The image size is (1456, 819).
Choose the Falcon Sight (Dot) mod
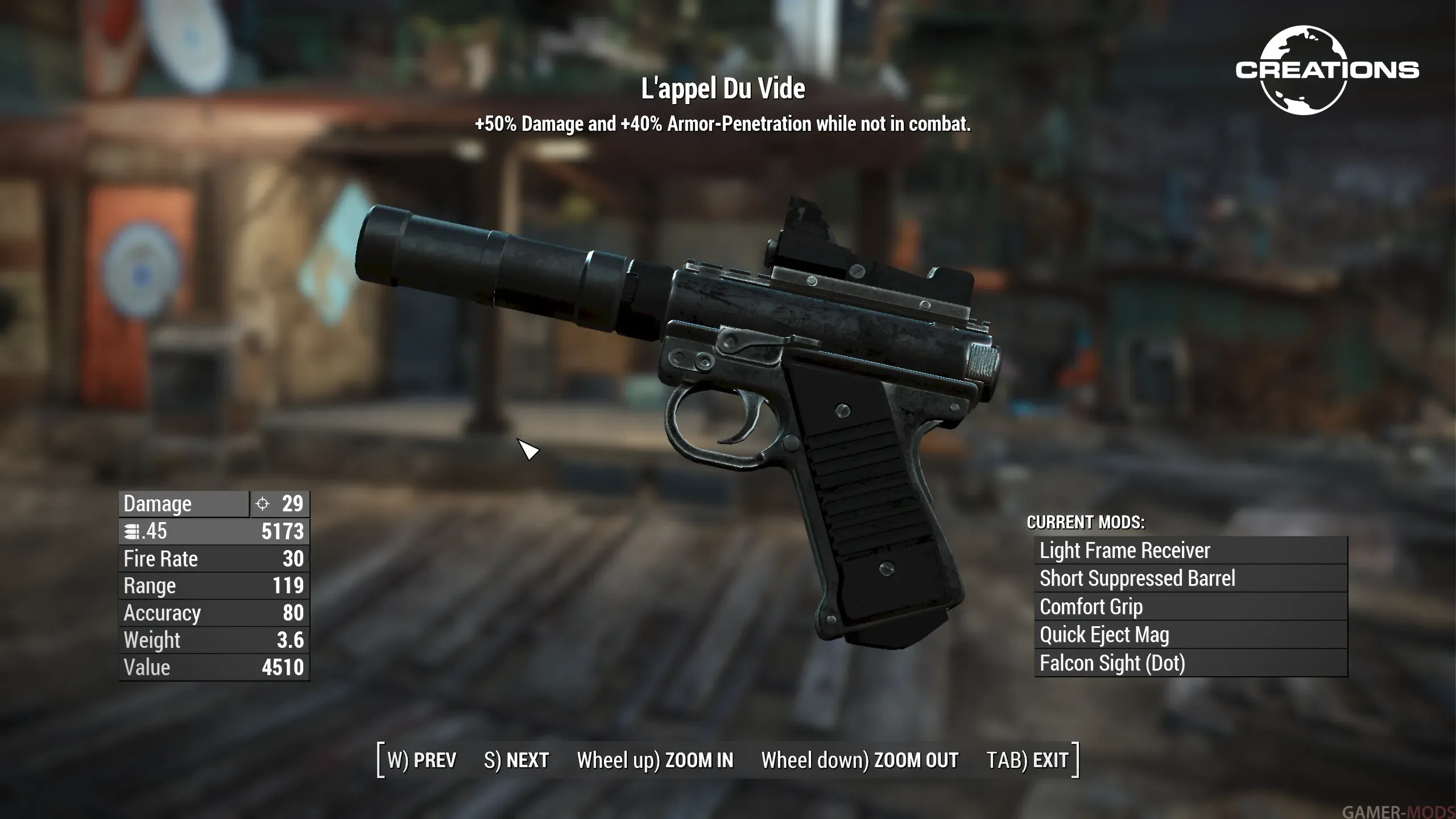click(x=1190, y=663)
